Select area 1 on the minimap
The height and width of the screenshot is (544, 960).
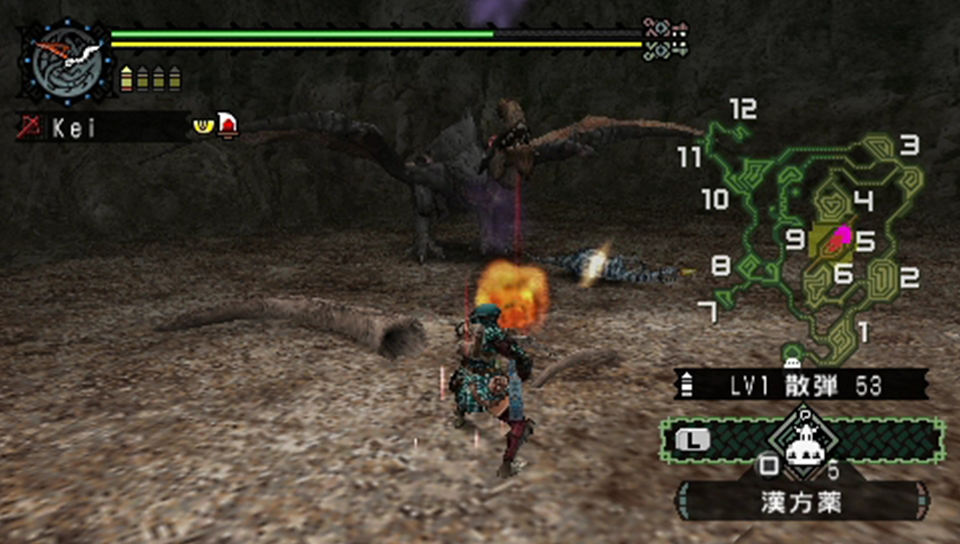[x=864, y=329]
